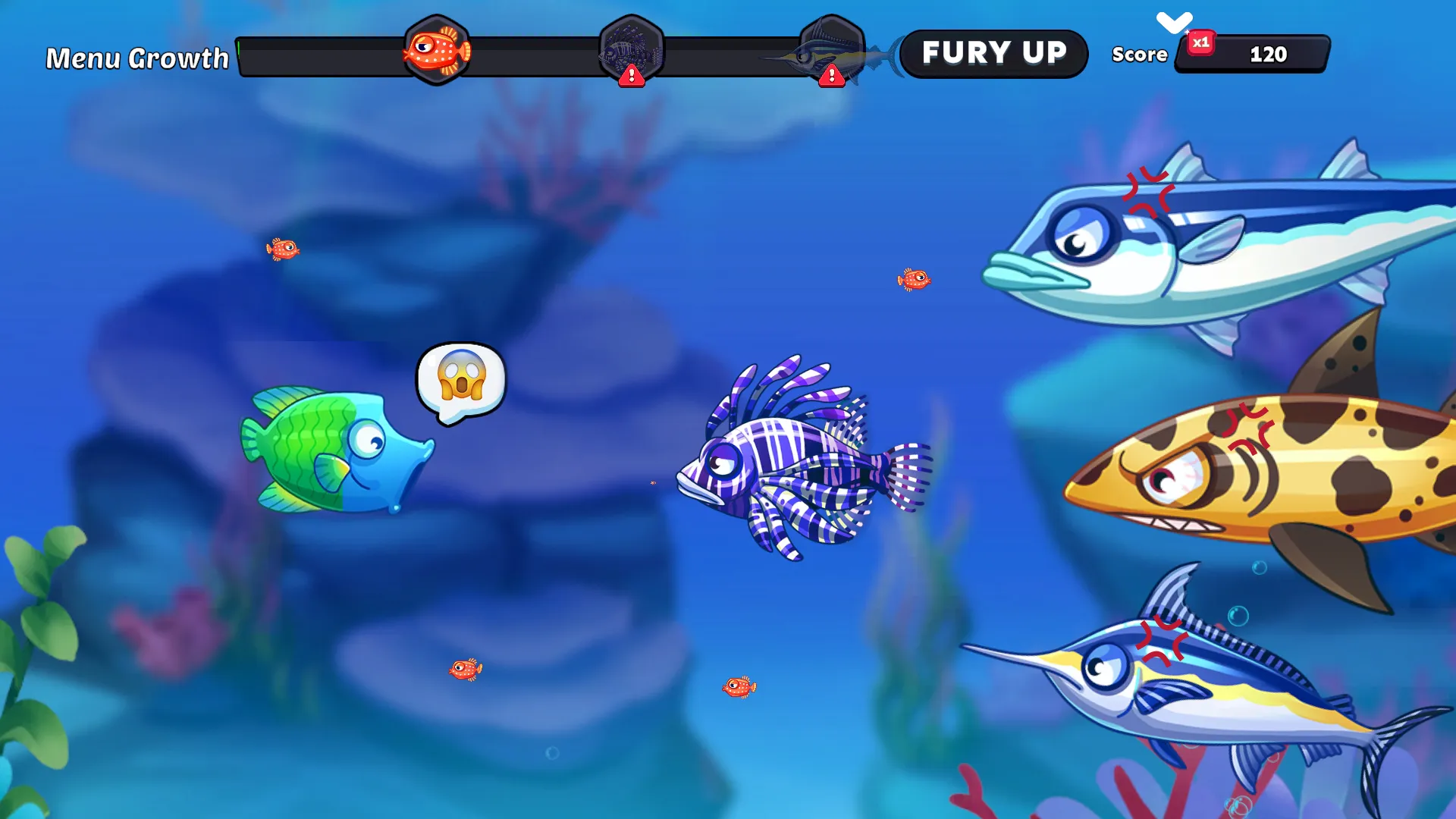Toggle fury mode with the FURY UP control
1456x819 pixels.
coord(995,53)
